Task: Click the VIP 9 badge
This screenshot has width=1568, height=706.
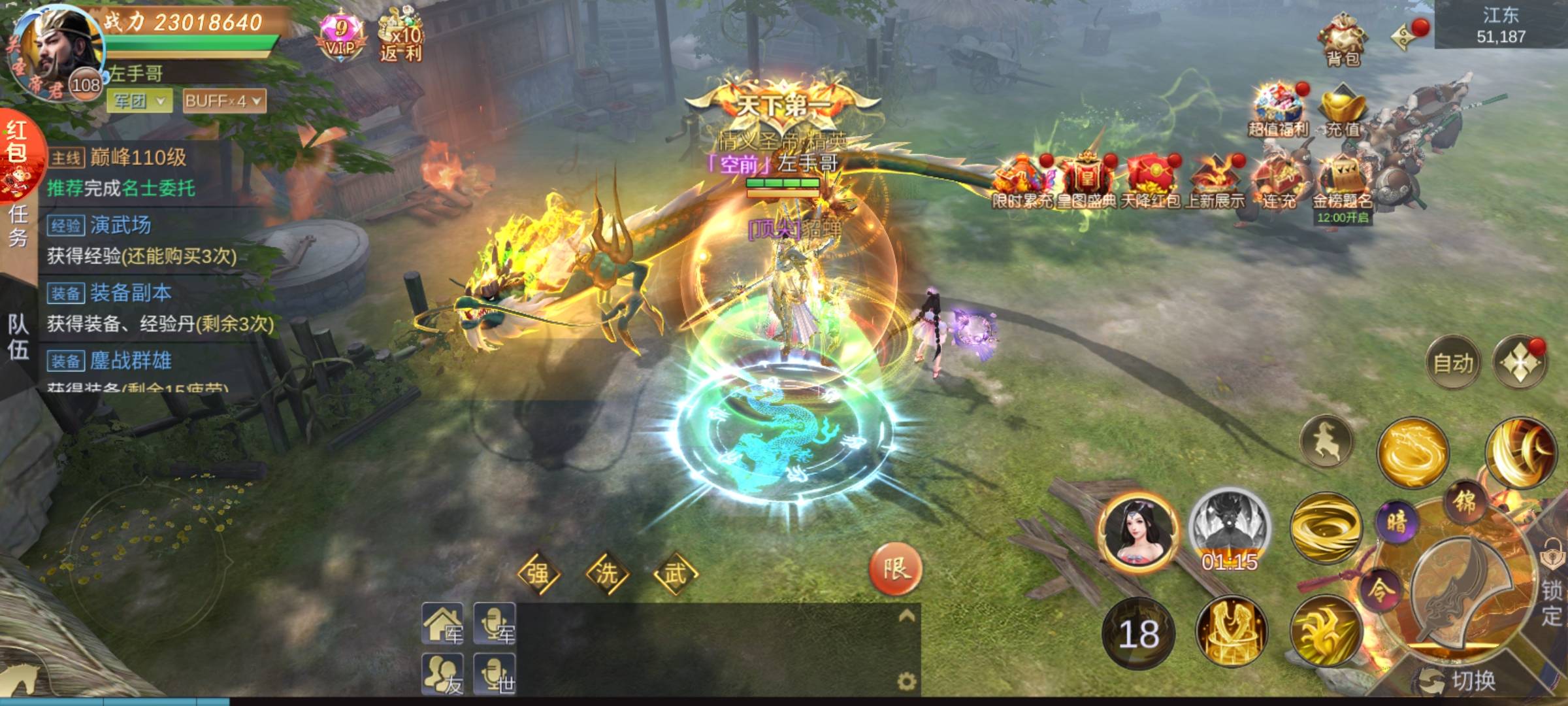Action: [340, 37]
